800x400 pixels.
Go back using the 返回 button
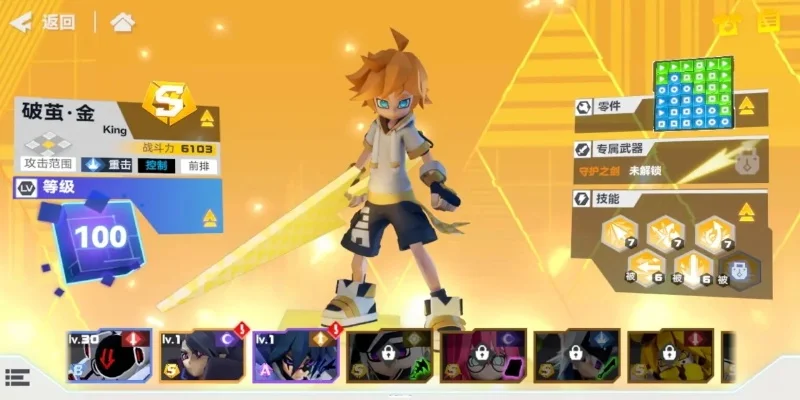click(45, 22)
